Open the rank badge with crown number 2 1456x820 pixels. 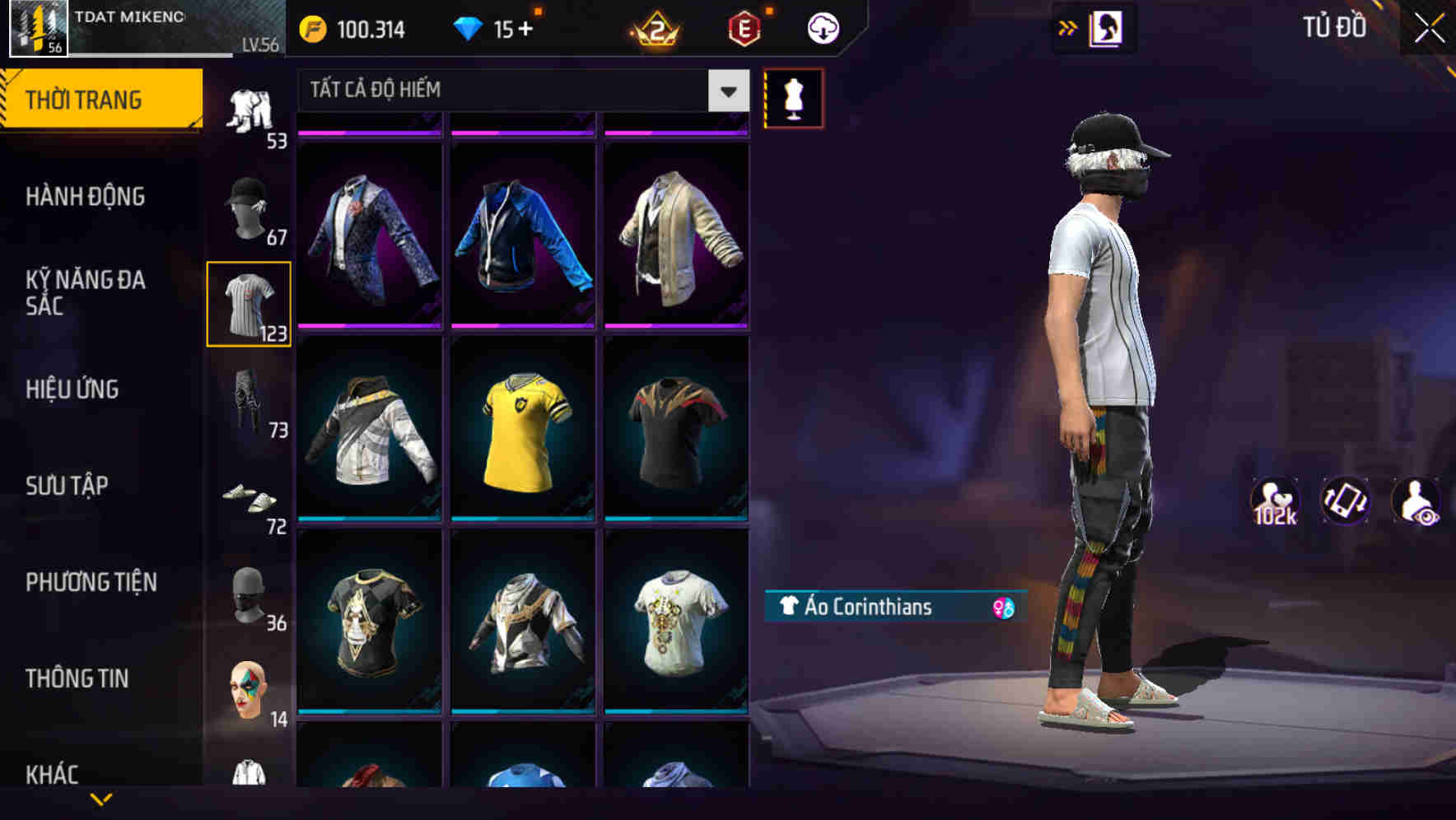point(655,28)
